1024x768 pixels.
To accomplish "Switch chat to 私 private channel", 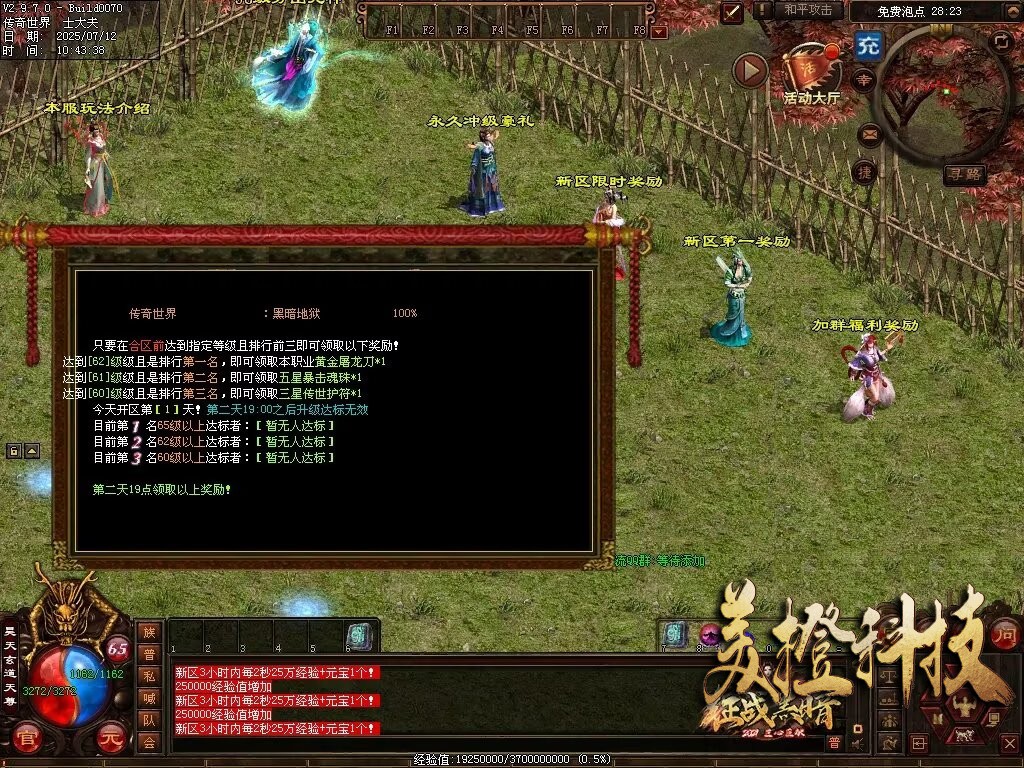I will click(149, 676).
